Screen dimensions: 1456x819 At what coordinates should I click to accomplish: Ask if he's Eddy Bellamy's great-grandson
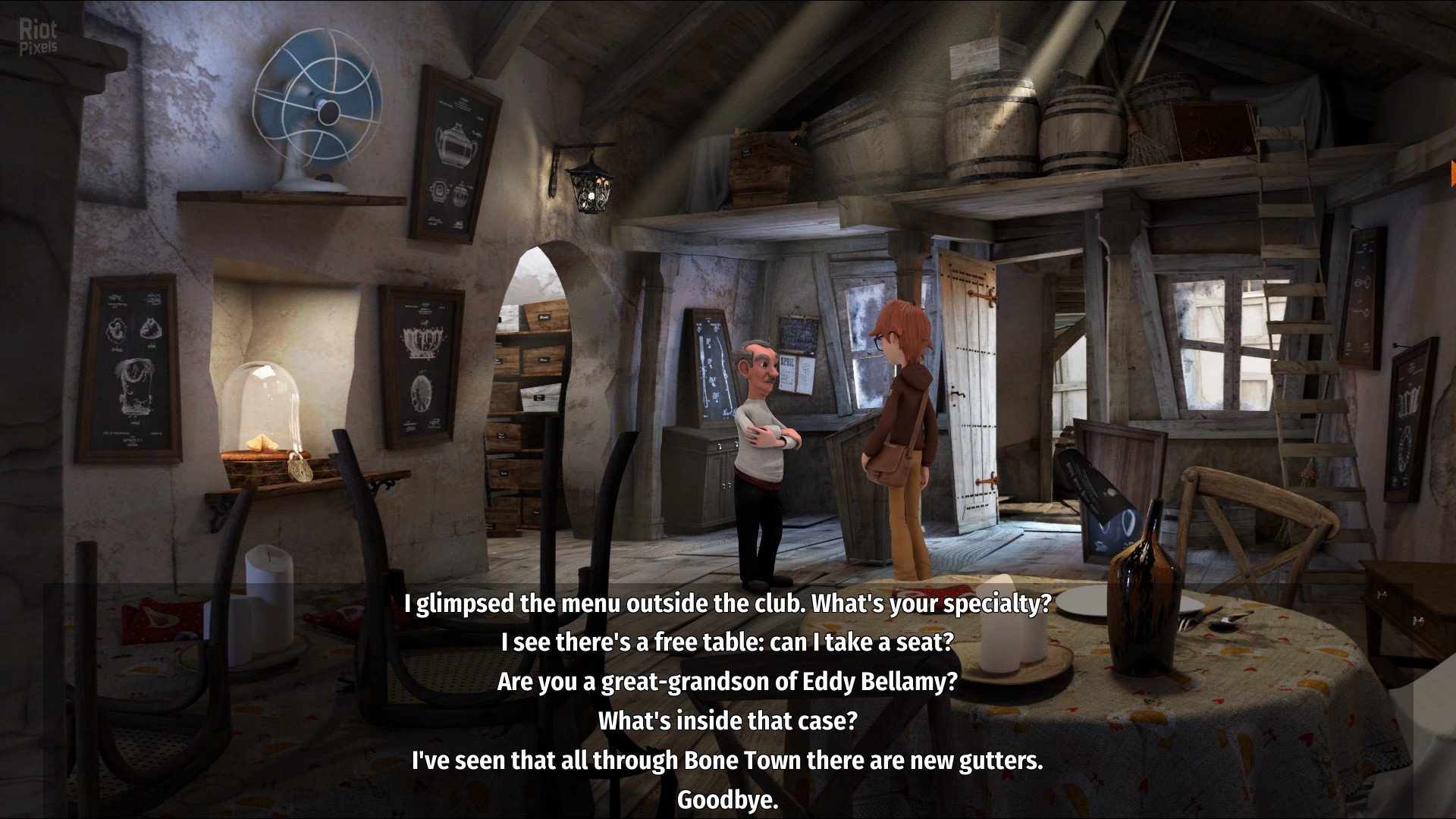click(726, 682)
